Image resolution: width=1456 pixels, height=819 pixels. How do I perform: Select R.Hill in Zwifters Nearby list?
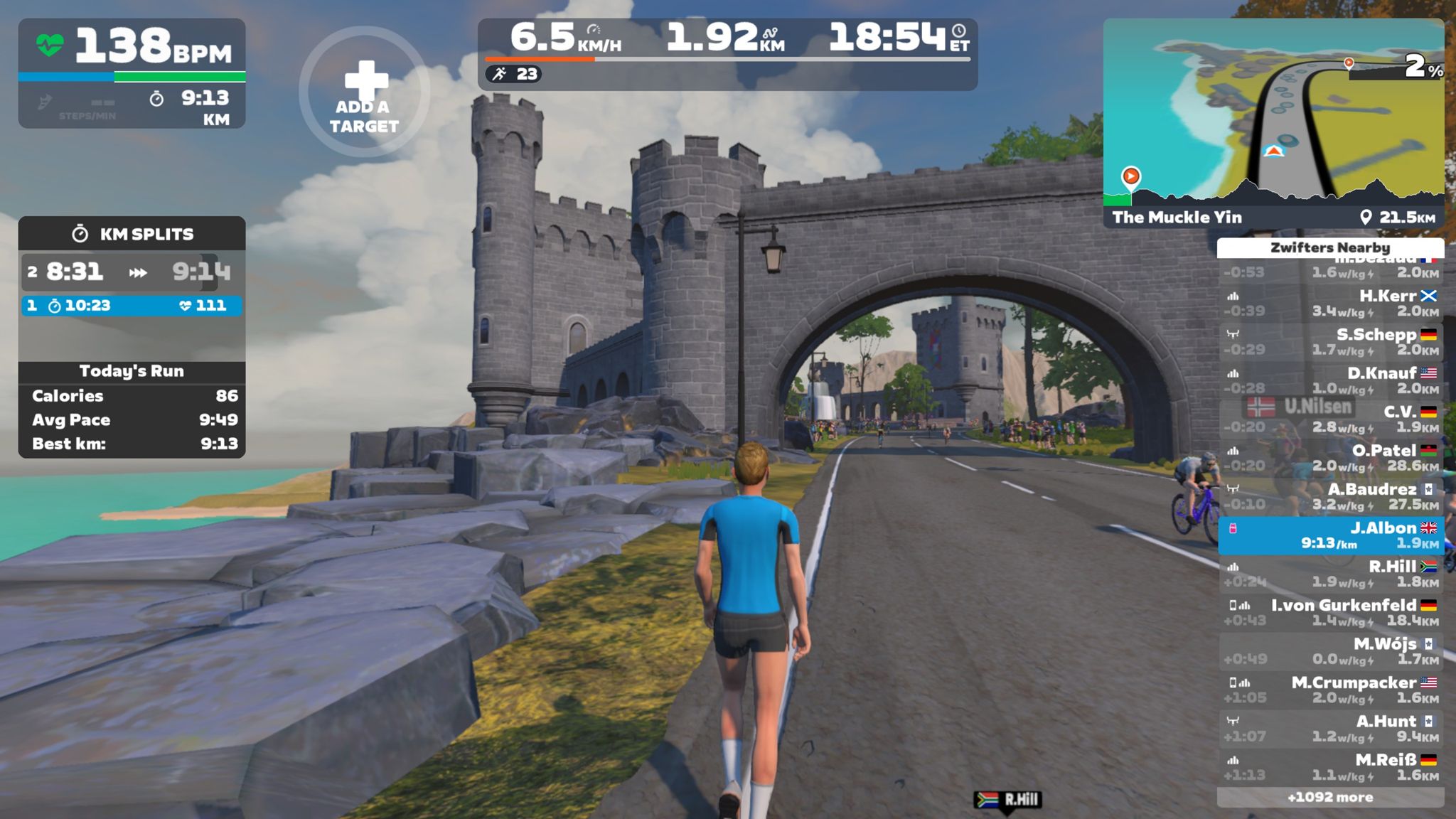pyautogui.click(x=1330, y=574)
